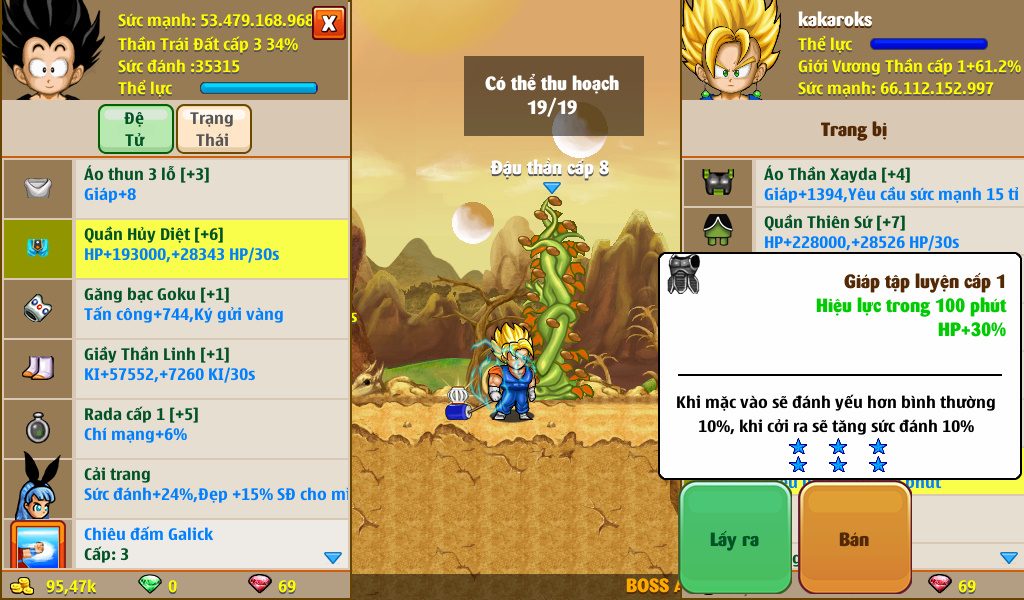Screen dimensions: 1024x600
Task: Select the Giầy Thần Linh boots row
Action: pos(176,365)
